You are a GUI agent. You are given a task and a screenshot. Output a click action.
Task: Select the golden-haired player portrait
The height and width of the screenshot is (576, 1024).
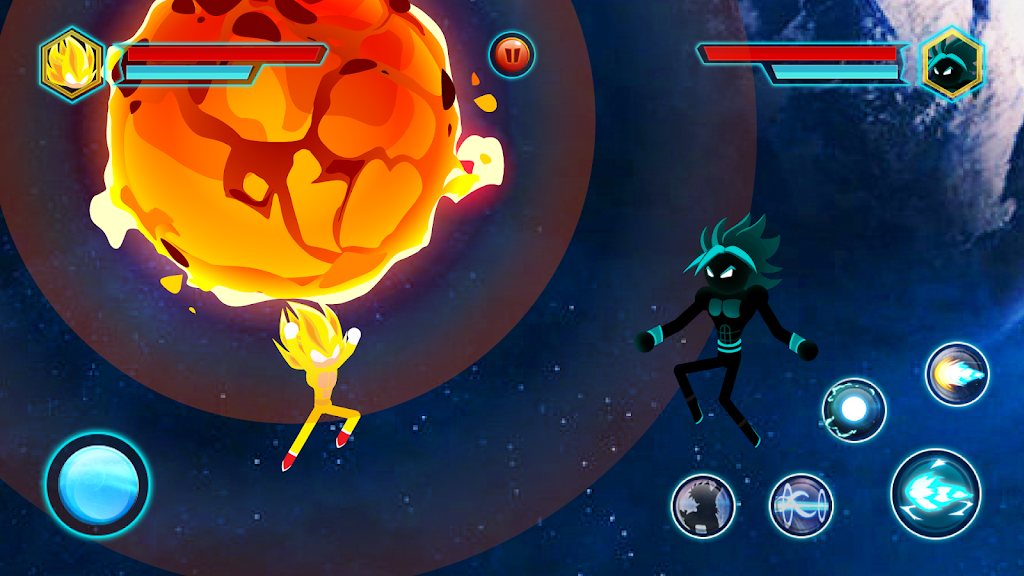72,63
